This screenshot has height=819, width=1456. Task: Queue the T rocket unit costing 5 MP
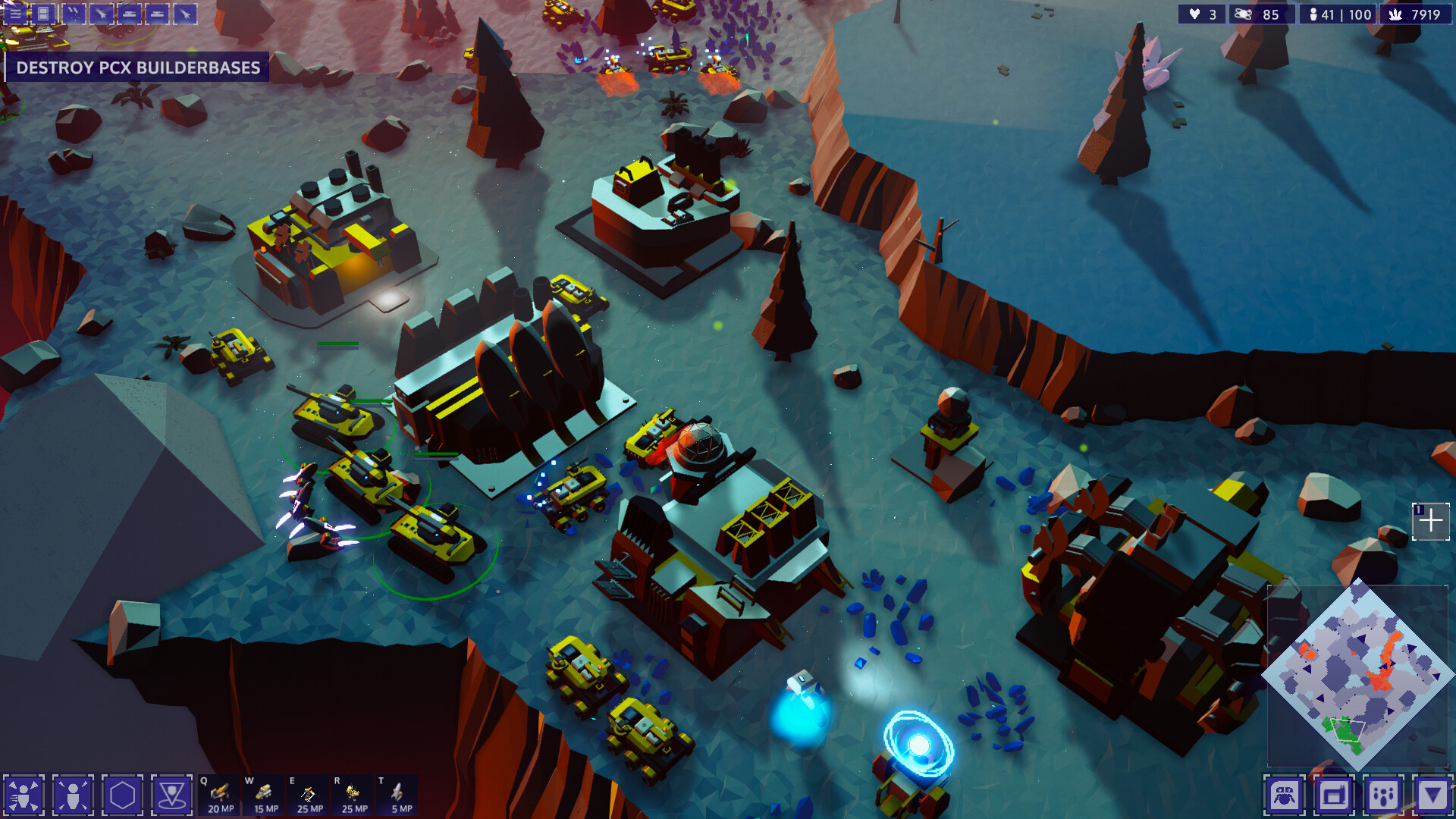[x=400, y=794]
